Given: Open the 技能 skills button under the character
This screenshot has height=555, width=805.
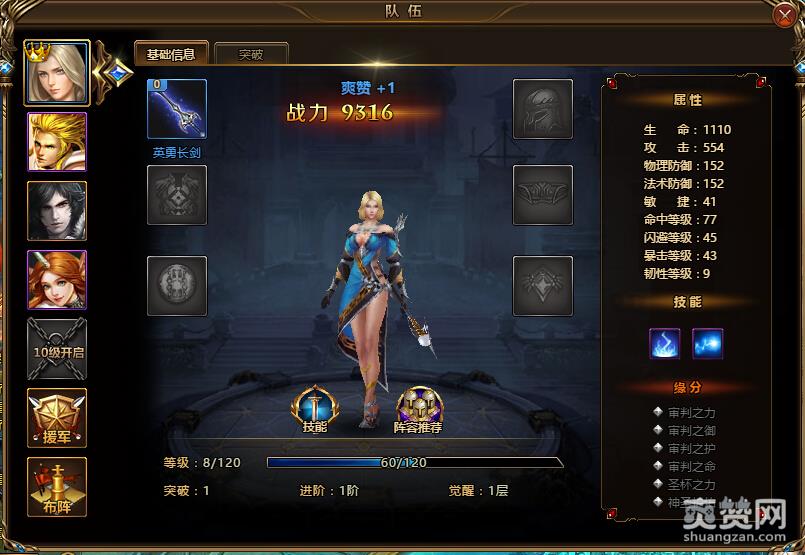Looking at the screenshot, I should (x=314, y=409).
